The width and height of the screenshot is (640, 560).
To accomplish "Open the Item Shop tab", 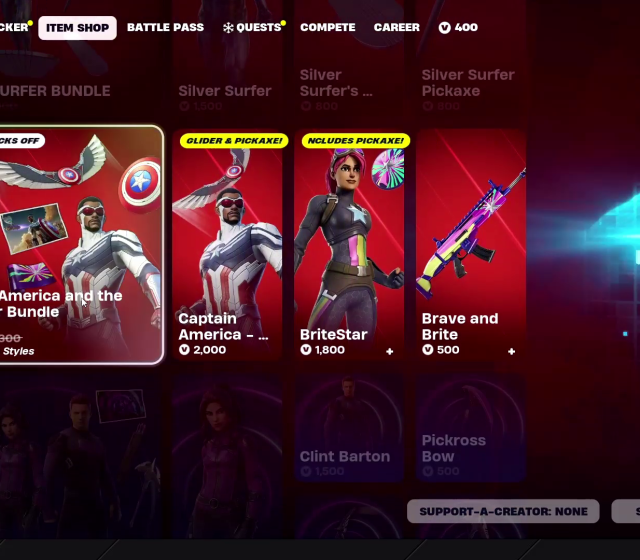I will point(77,27).
